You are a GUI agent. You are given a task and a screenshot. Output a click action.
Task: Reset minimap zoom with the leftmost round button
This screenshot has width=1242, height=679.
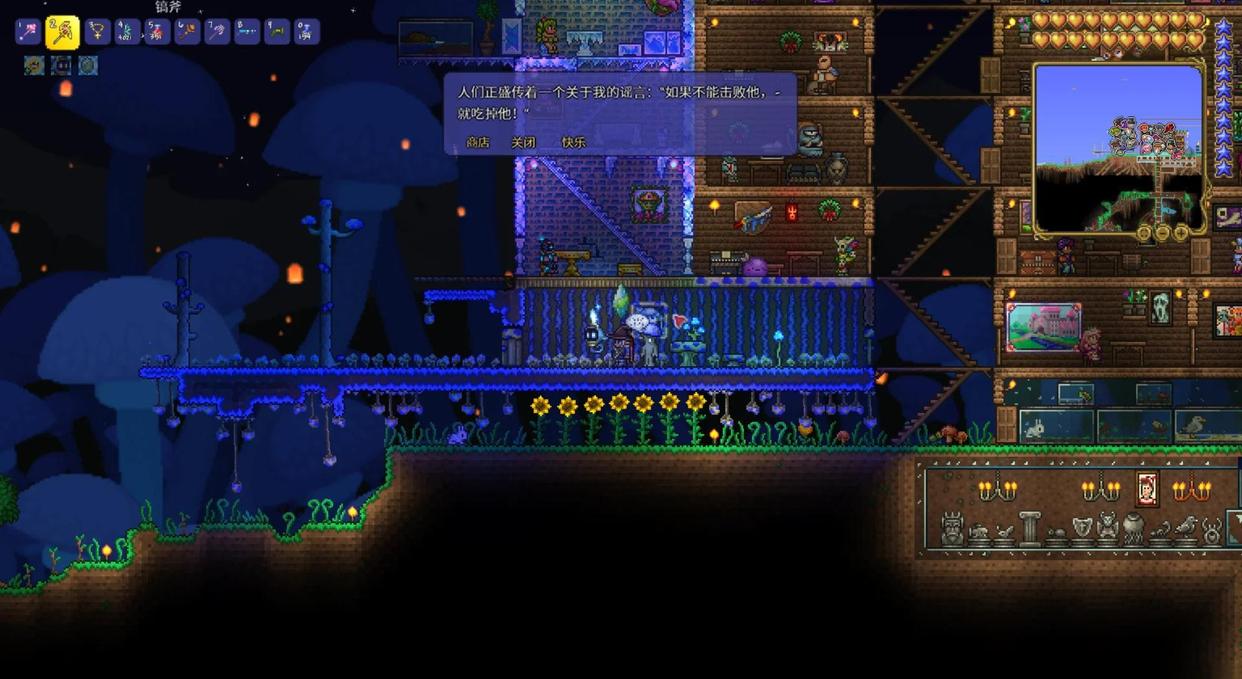tap(1145, 233)
